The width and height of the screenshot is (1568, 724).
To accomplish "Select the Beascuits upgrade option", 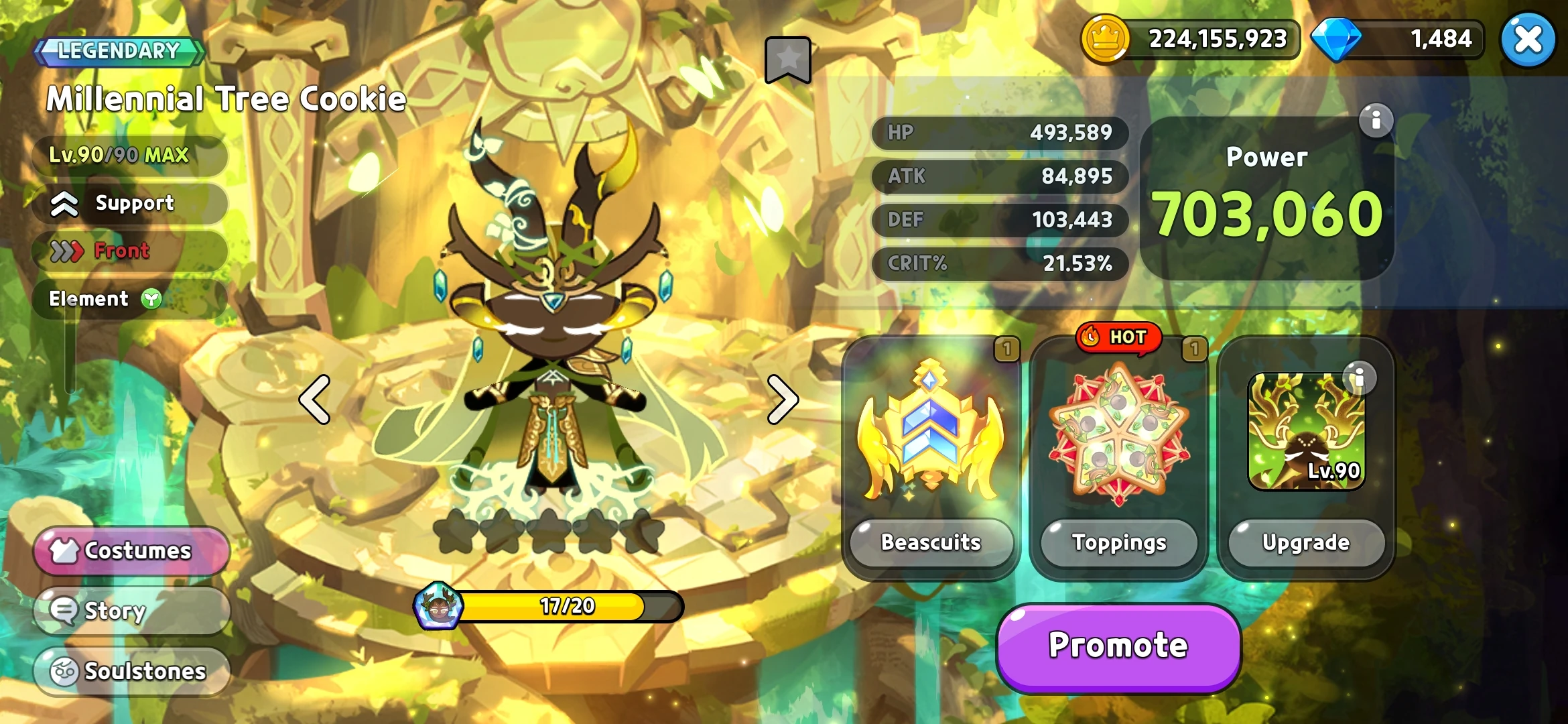I will click(x=931, y=544).
